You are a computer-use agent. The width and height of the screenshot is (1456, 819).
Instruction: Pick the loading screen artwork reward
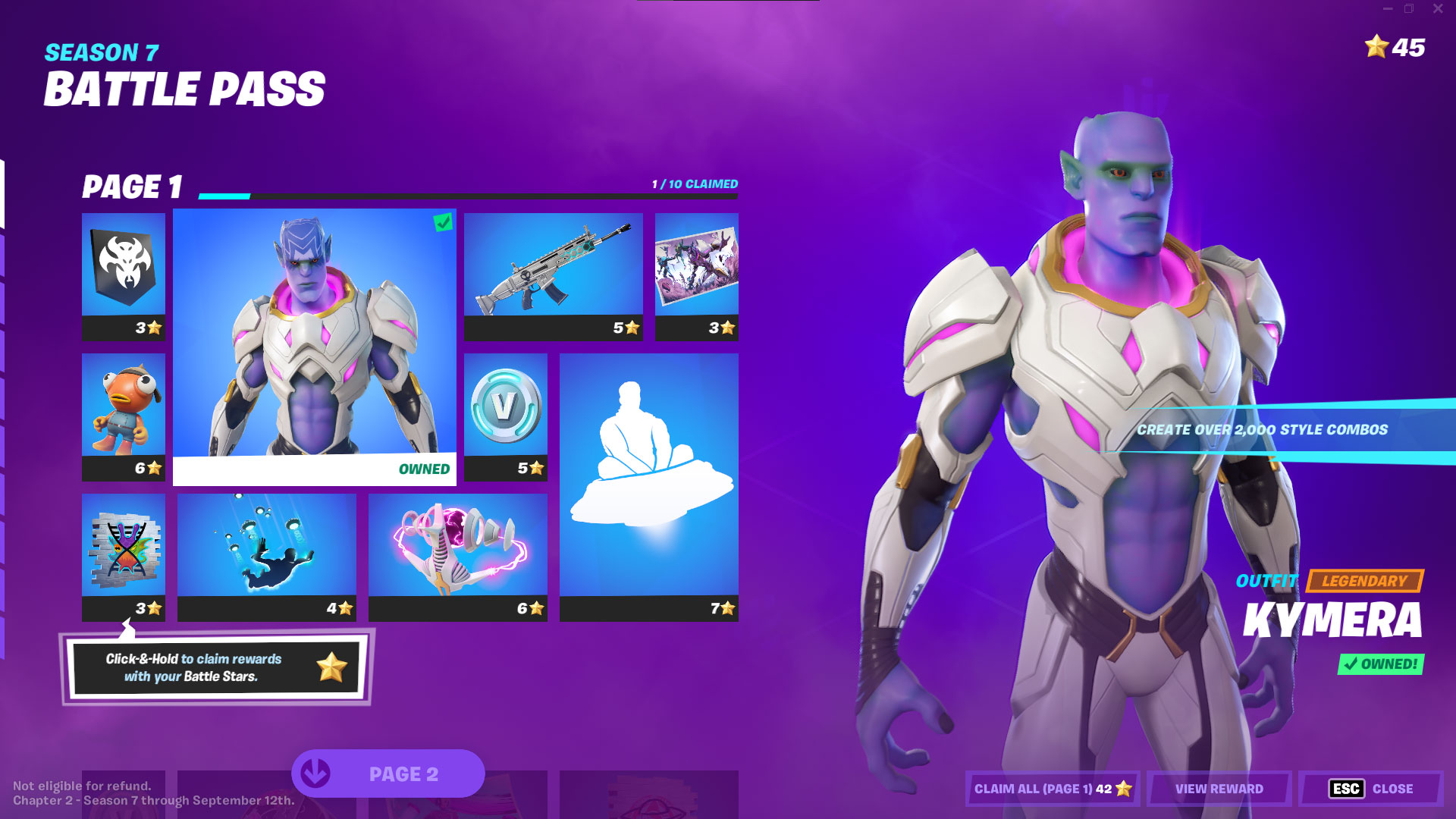point(696,276)
